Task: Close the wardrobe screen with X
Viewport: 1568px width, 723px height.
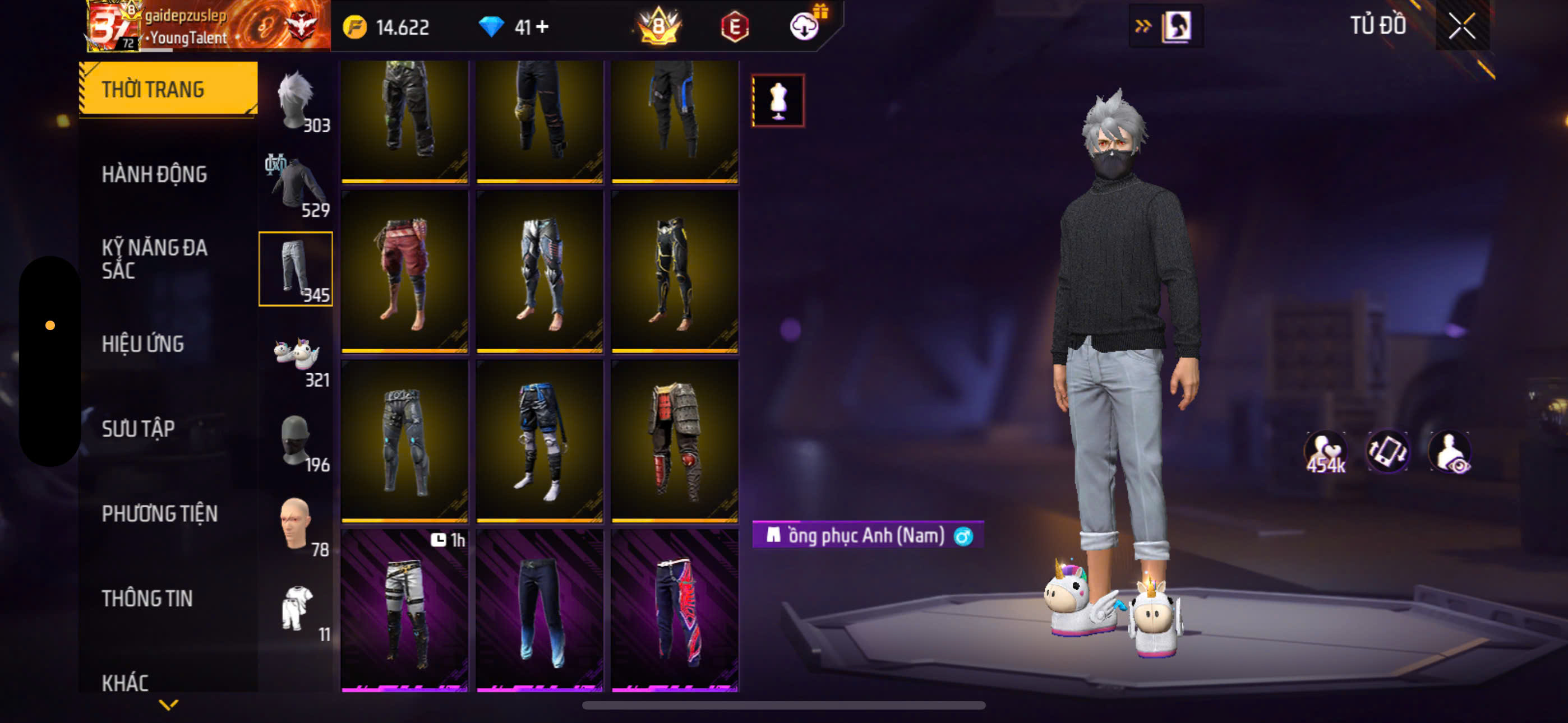Action: [1461, 26]
